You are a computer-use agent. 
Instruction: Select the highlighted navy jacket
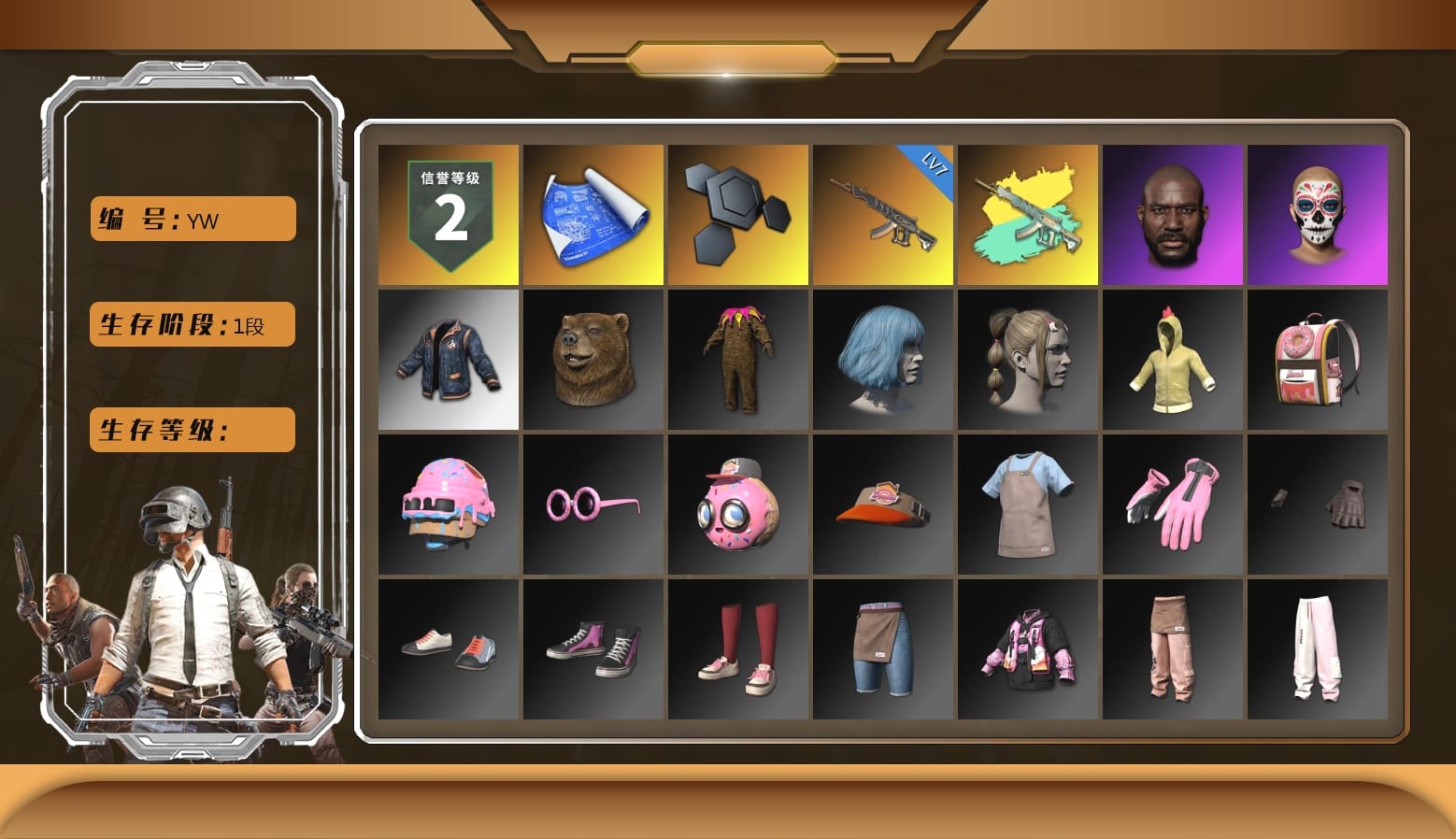448,358
